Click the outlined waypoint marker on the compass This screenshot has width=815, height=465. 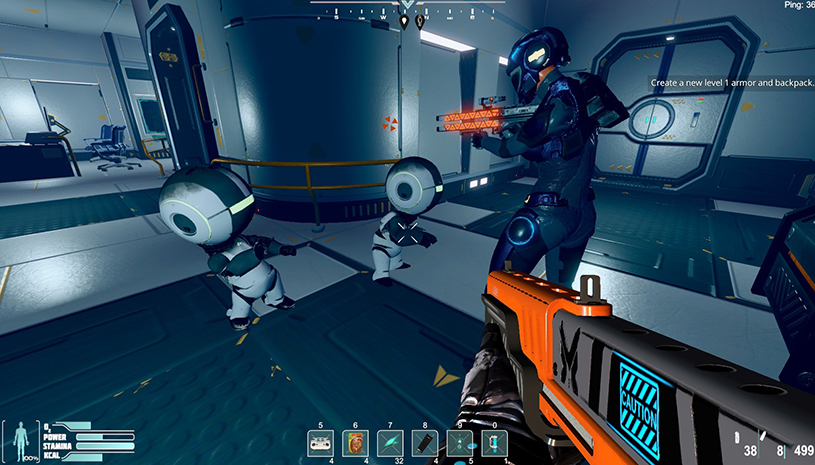point(420,19)
